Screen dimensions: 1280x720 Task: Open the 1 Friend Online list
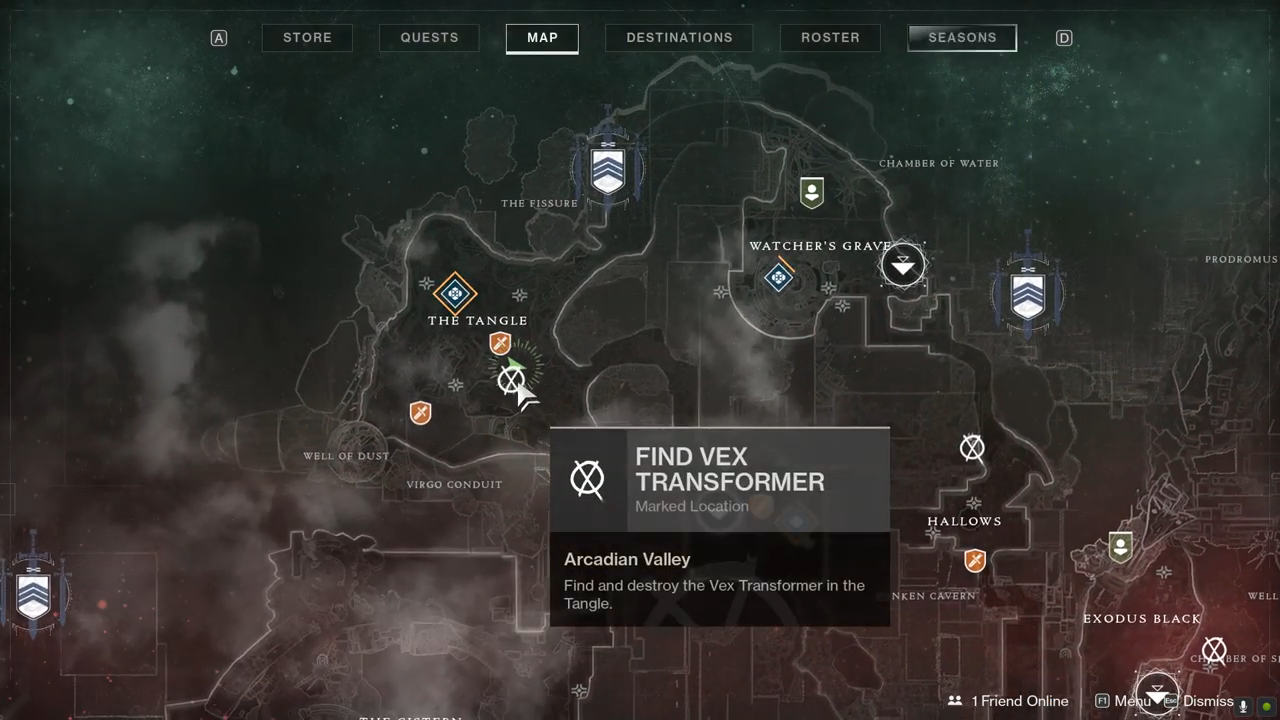pyautogui.click(x=1009, y=701)
